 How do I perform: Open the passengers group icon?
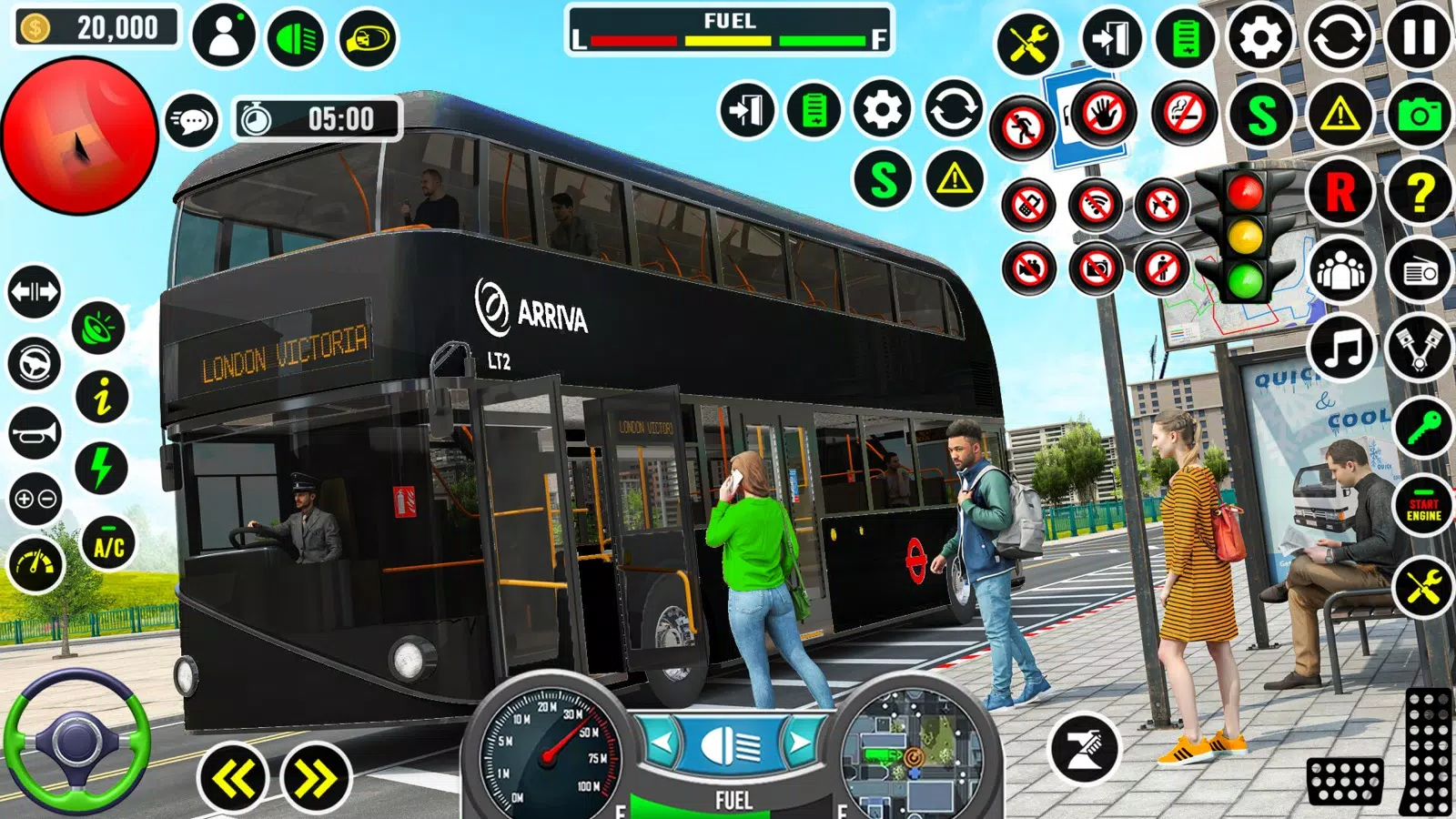point(1340,271)
